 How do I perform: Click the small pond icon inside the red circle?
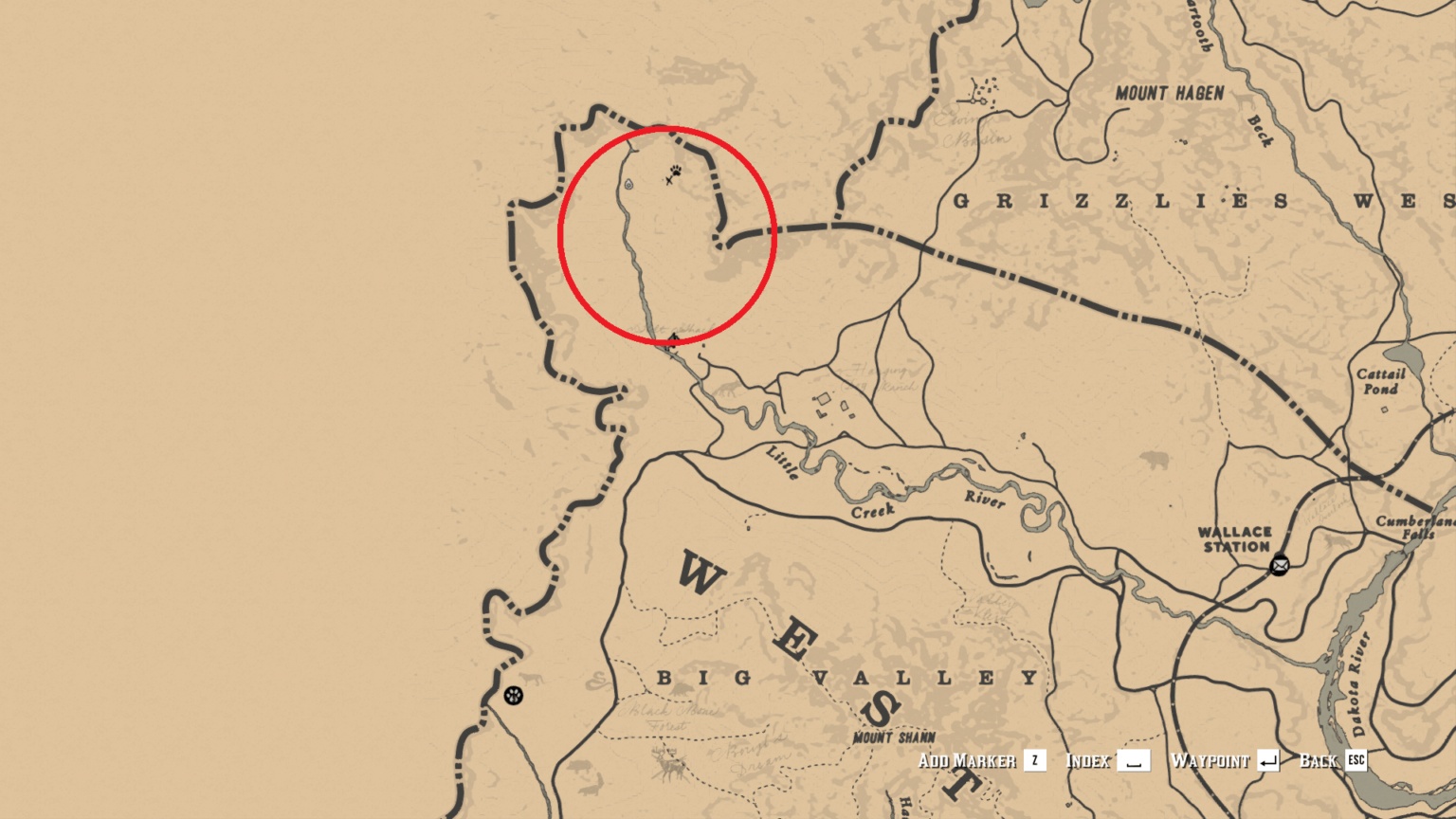tap(629, 184)
